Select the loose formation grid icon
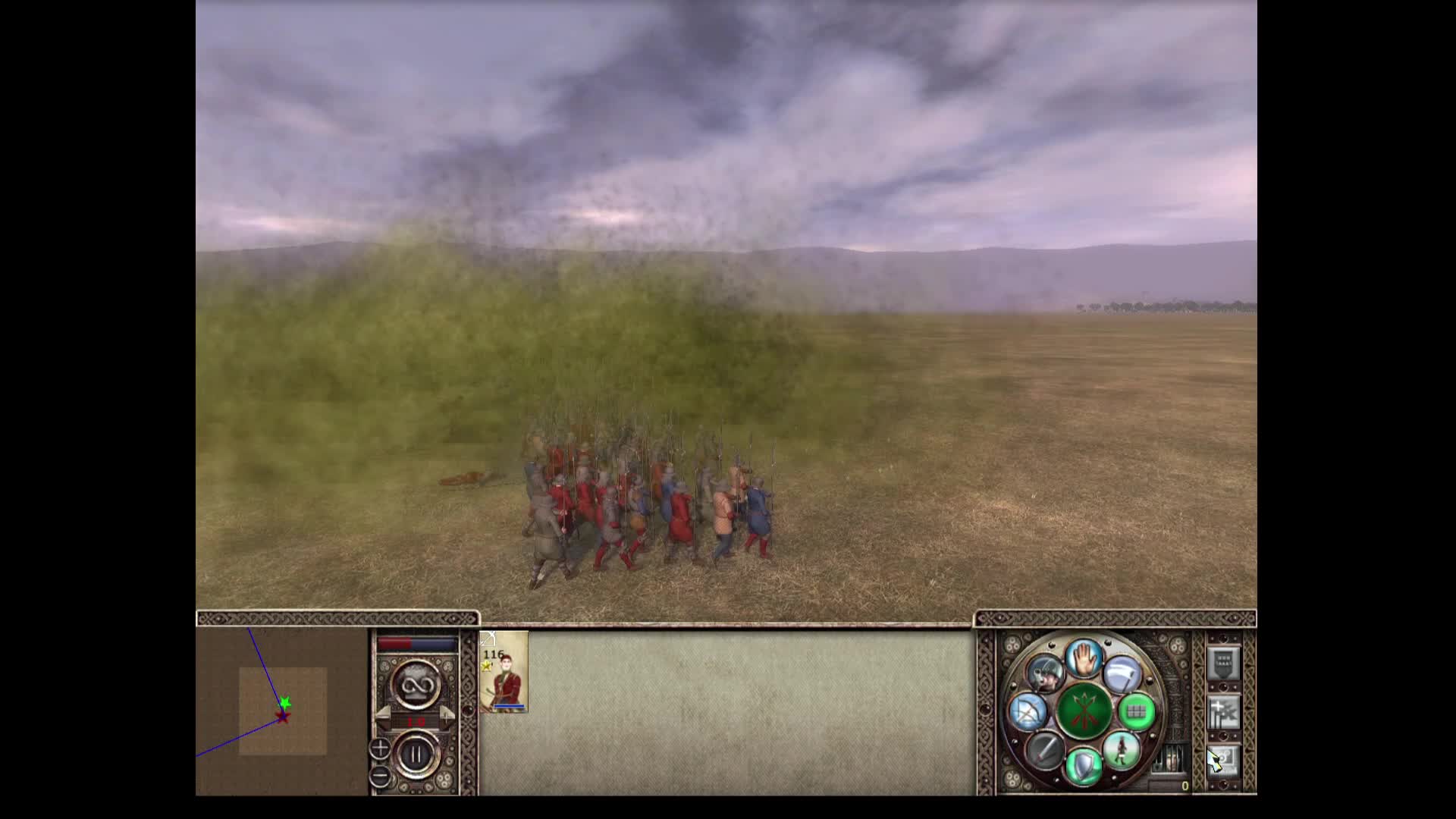Screen dimensions: 1456x819 point(1137,712)
